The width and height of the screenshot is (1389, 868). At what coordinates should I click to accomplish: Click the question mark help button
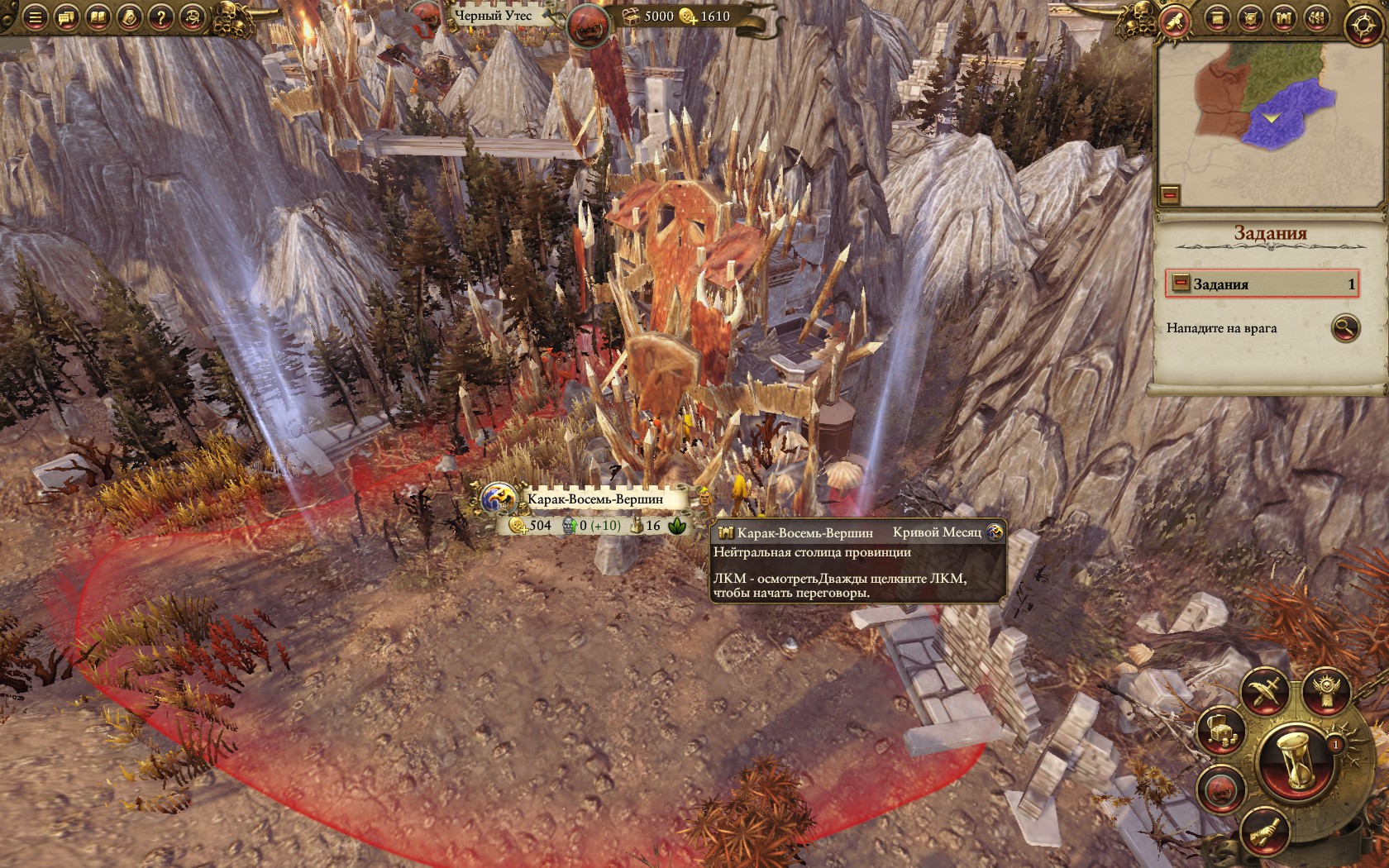160,17
